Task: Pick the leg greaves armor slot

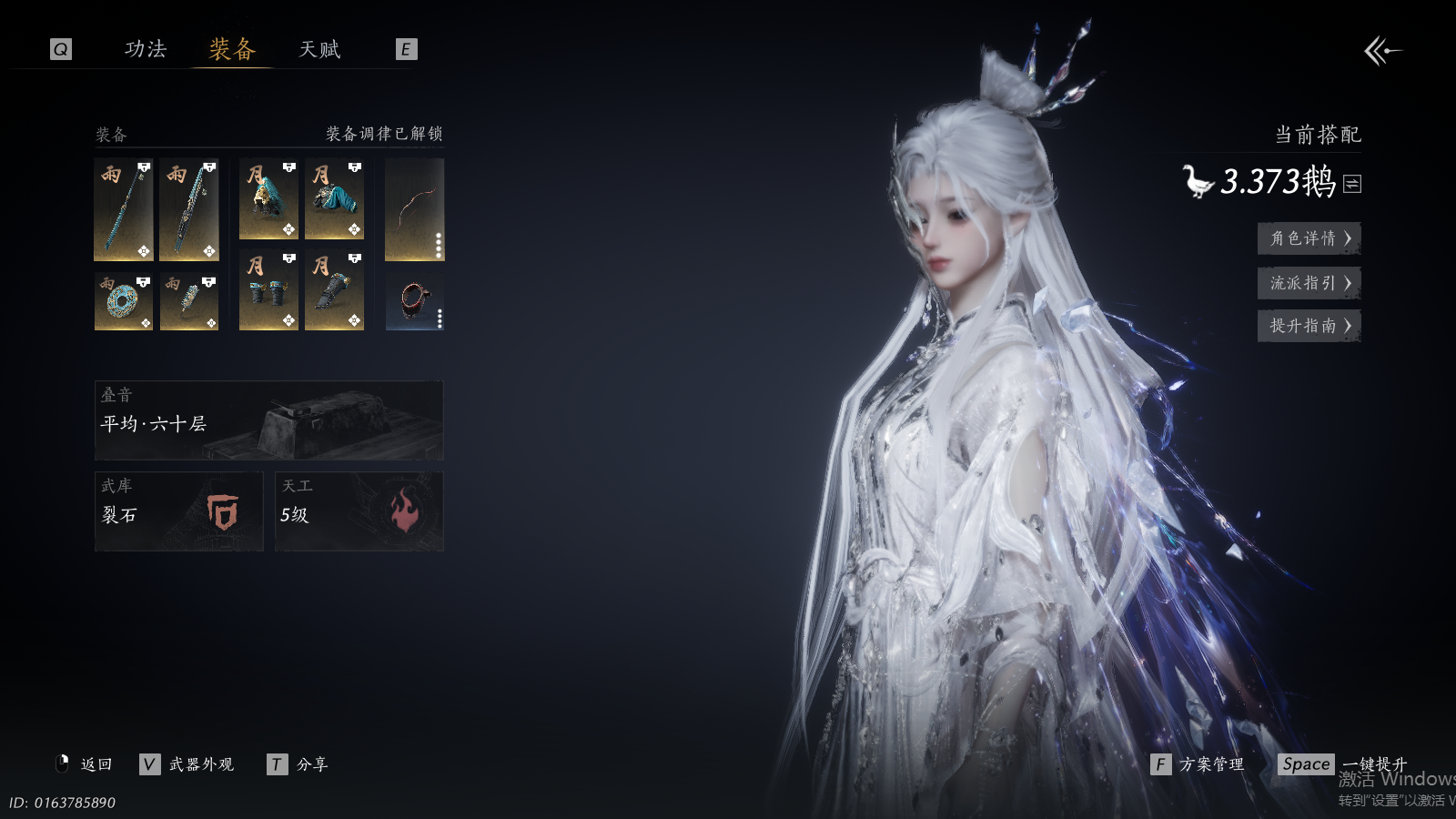Action: point(334,291)
